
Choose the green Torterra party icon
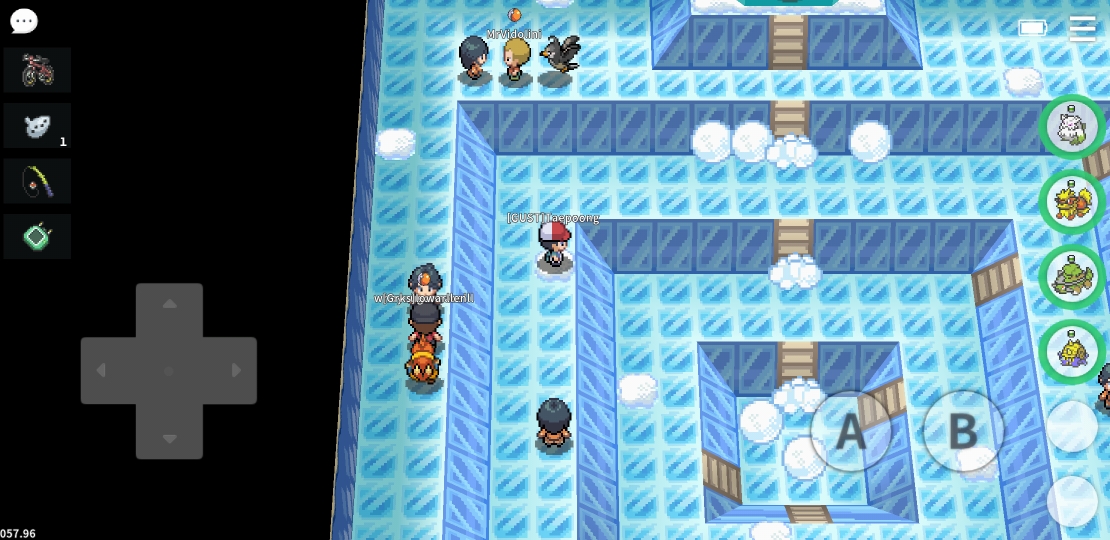point(1072,277)
